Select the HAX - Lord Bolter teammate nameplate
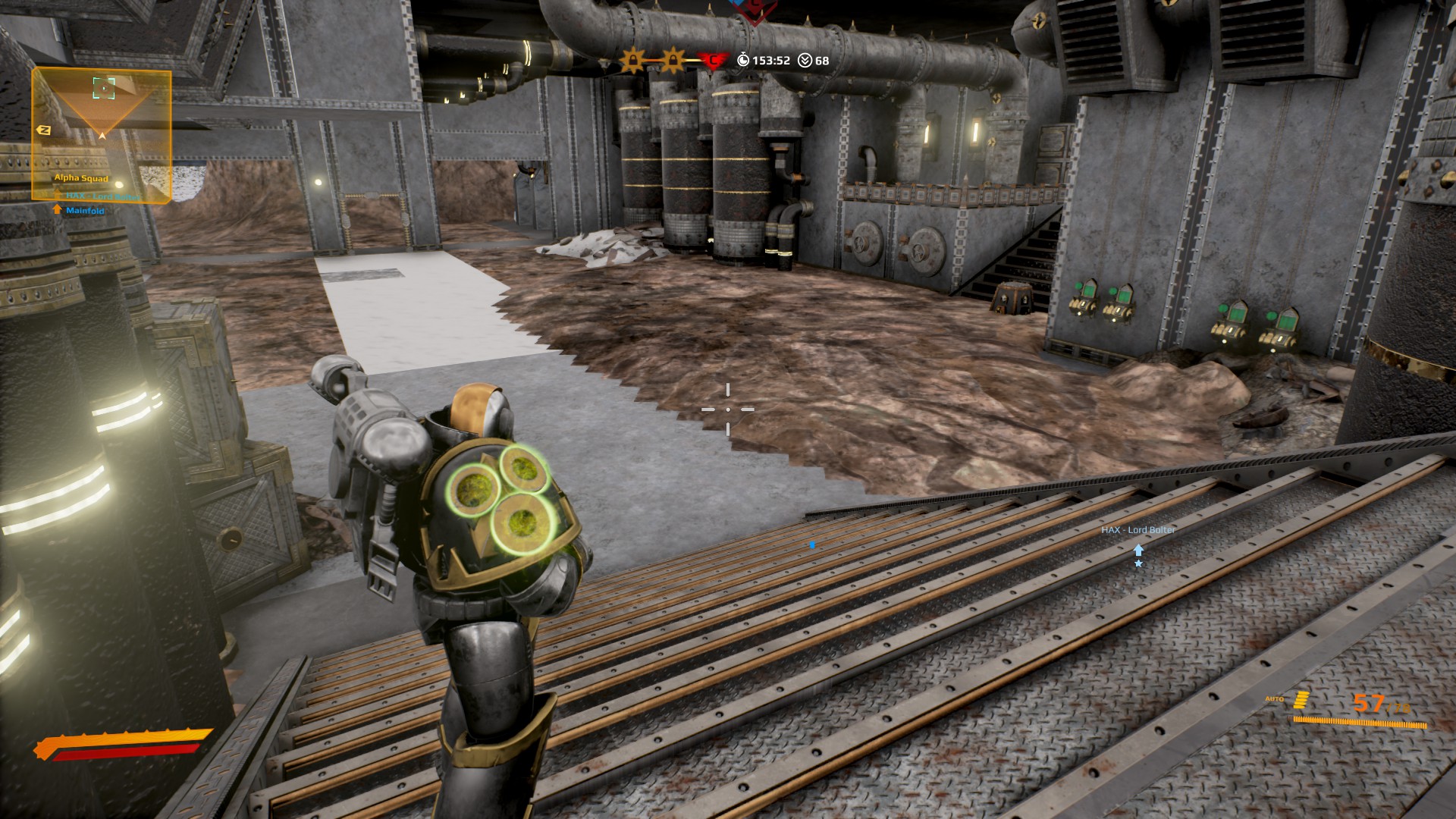1456x819 pixels. click(x=1137, y=530)
